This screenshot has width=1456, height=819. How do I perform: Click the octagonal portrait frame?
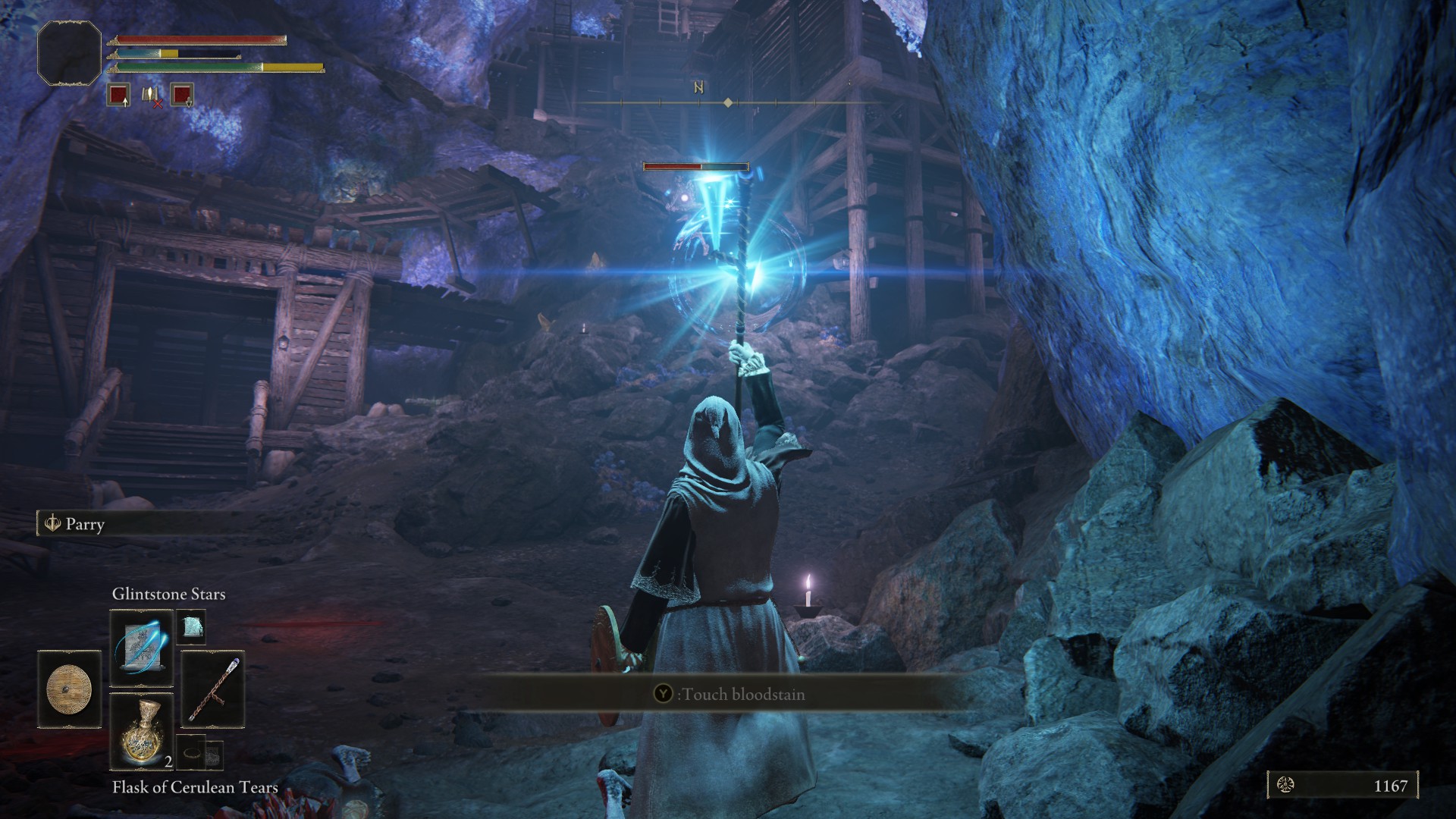pyautogui.click(x=69, y=53)
